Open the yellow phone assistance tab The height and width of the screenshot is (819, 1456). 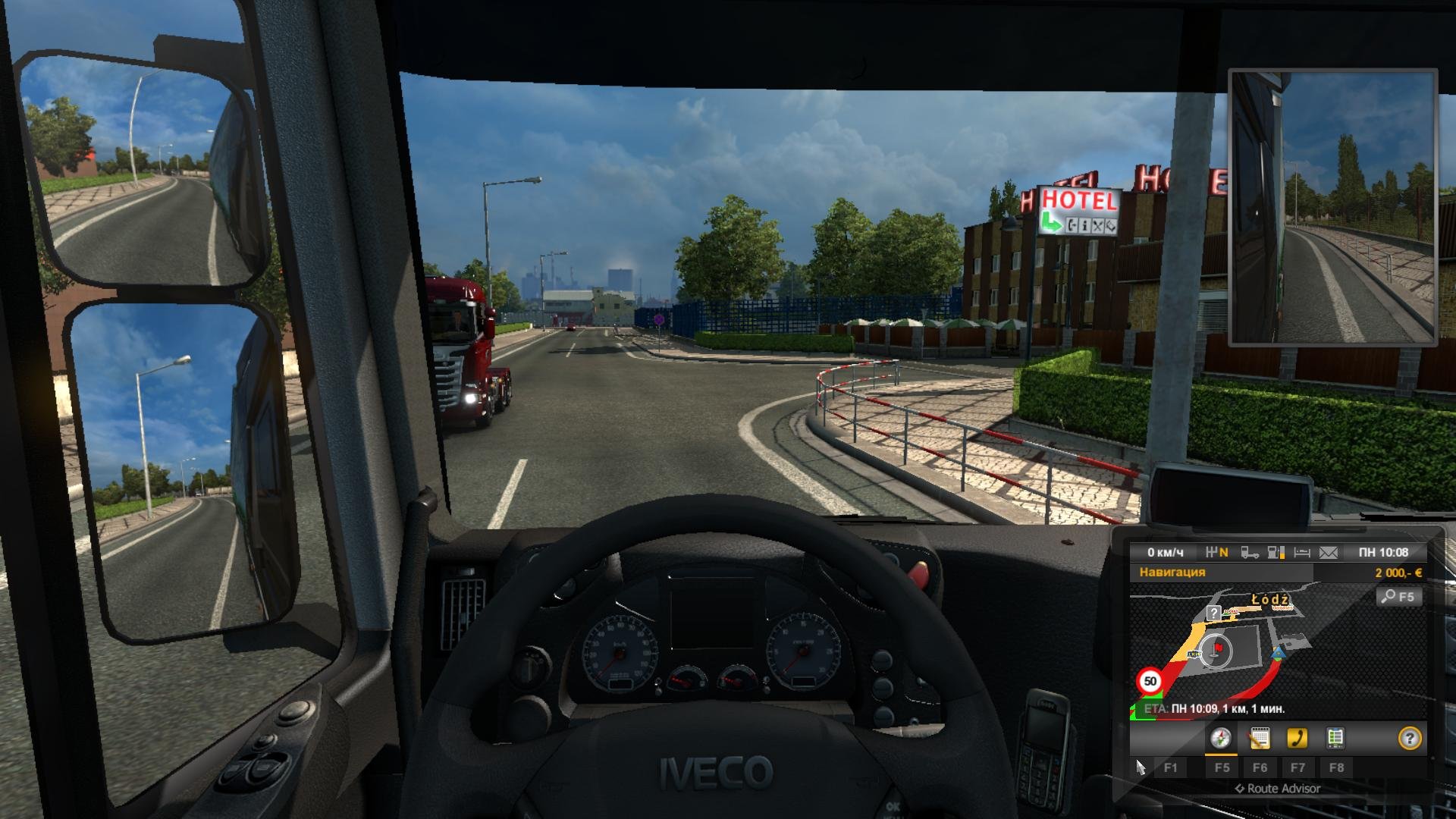coord(1297,738)
